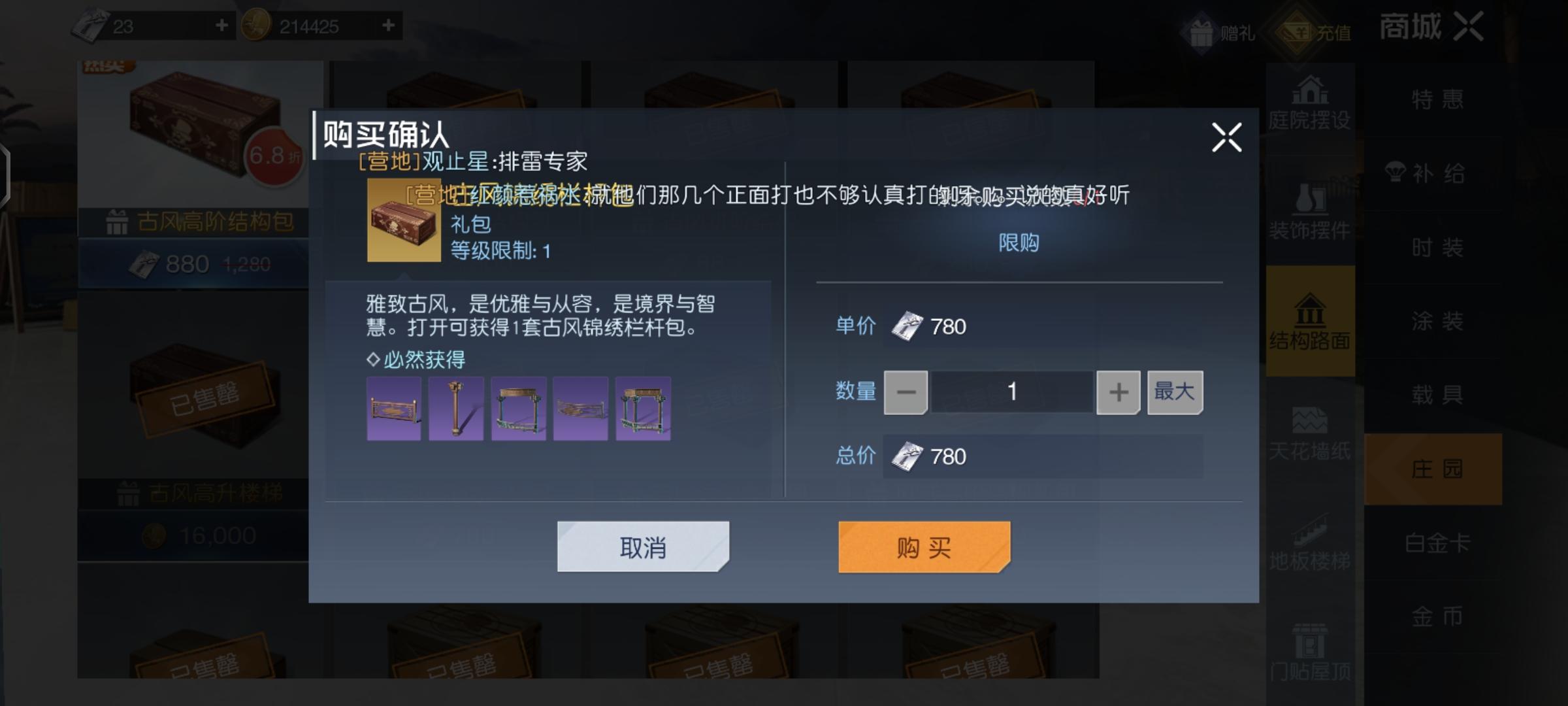Click the quantity input field showing 1
1568x706 pixels.
(x=1011, y=392)
